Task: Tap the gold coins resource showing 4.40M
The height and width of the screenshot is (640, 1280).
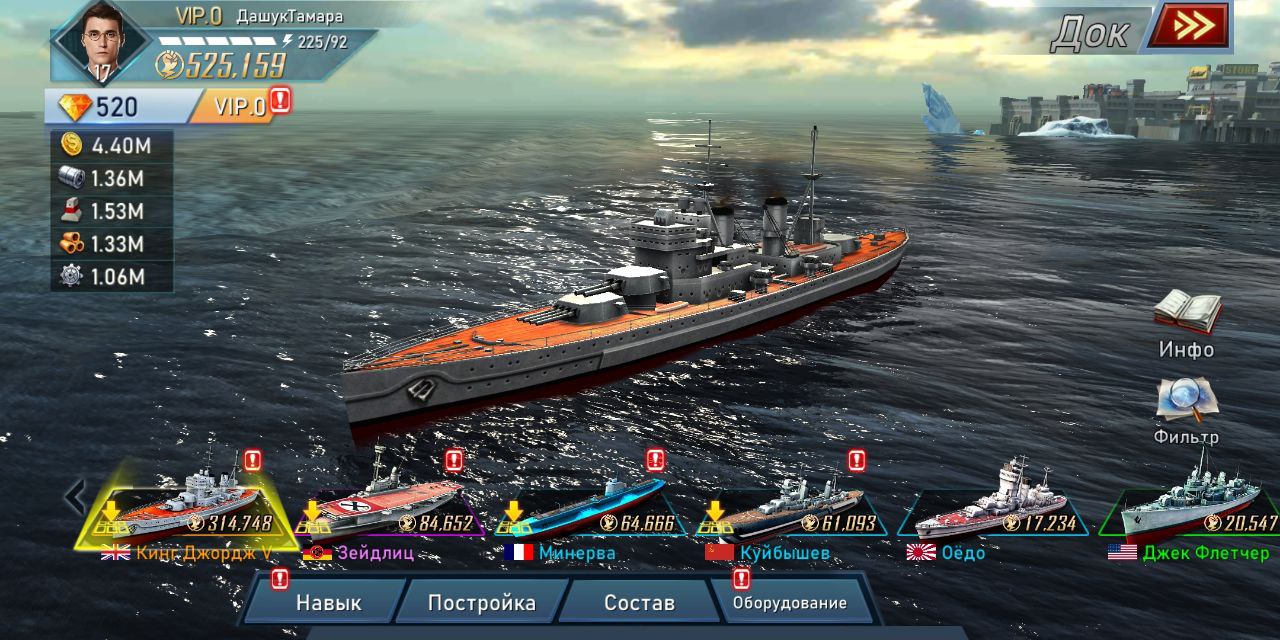Action: point(112,146)
